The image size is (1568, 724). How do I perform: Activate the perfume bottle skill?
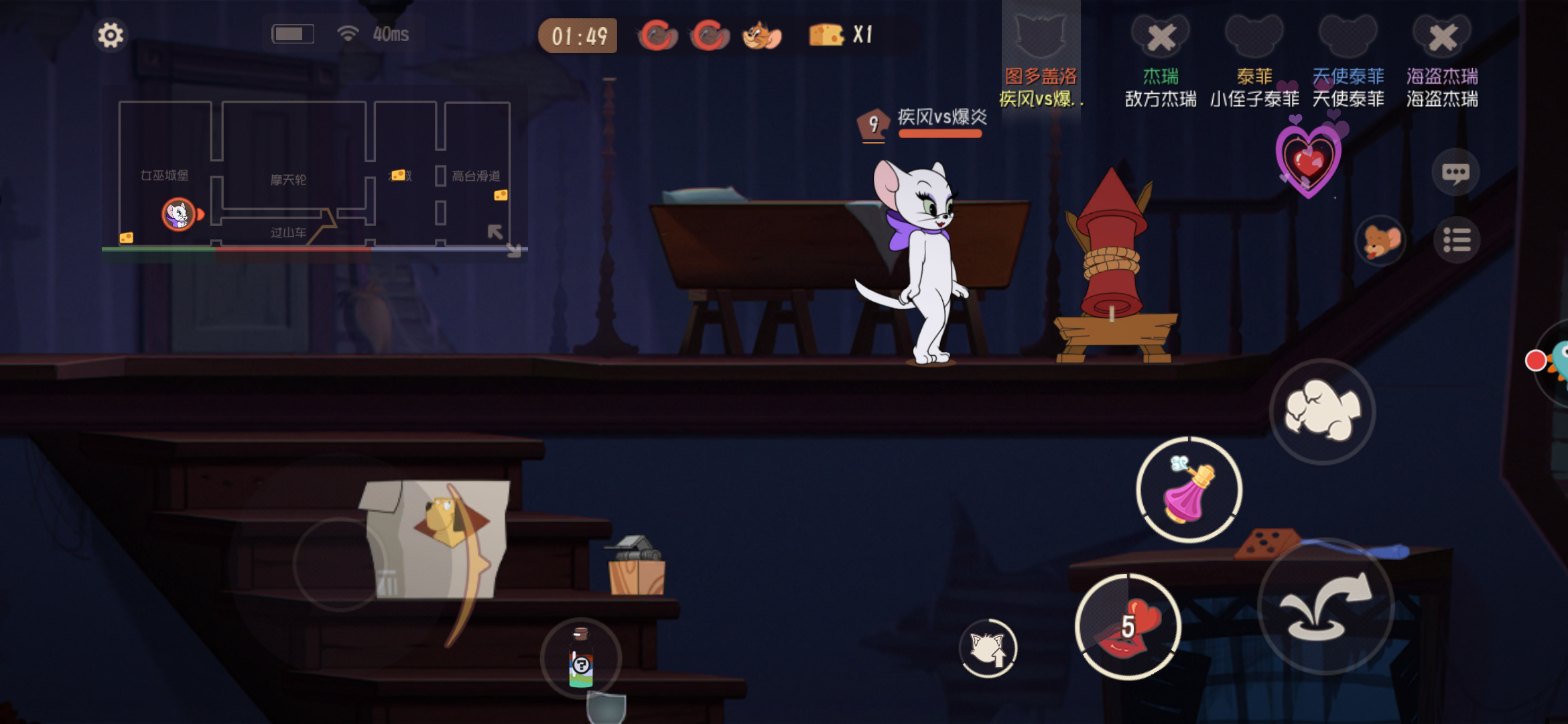pos(1189,489)
